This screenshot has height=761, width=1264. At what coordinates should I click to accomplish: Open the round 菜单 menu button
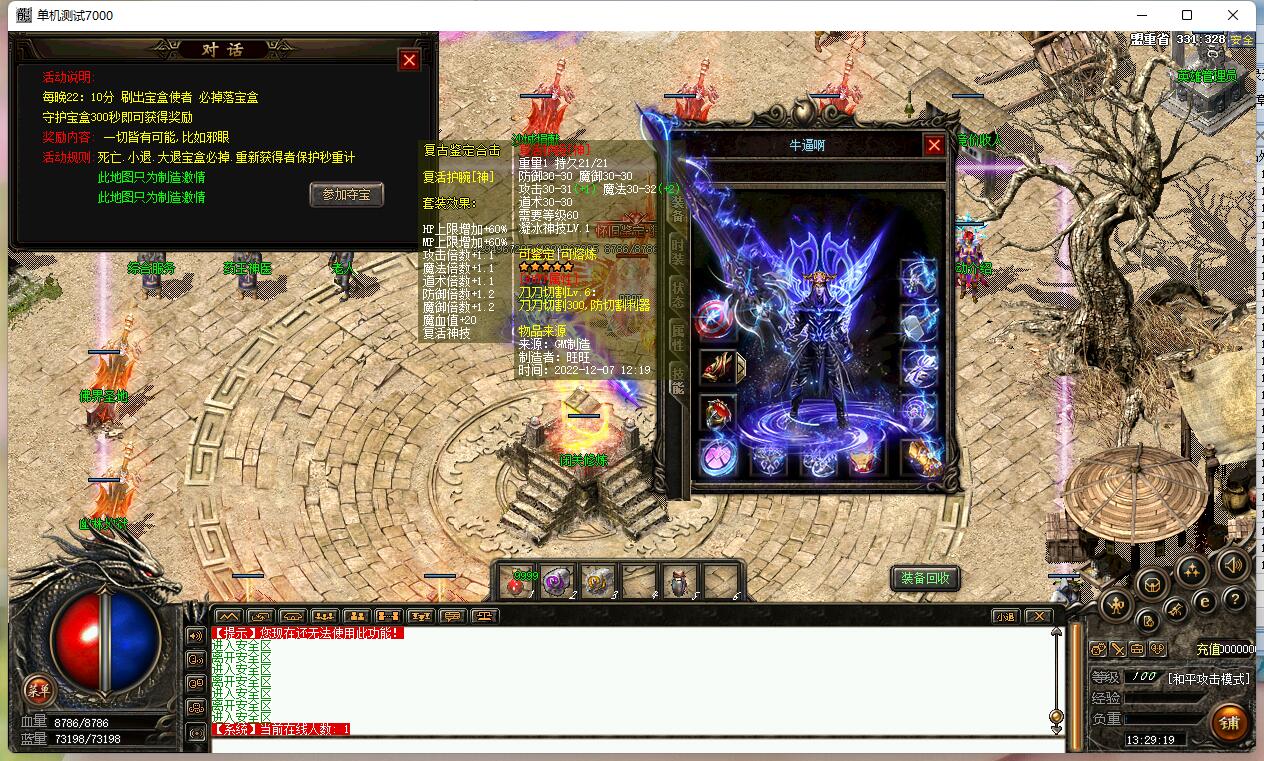[38, 689]
